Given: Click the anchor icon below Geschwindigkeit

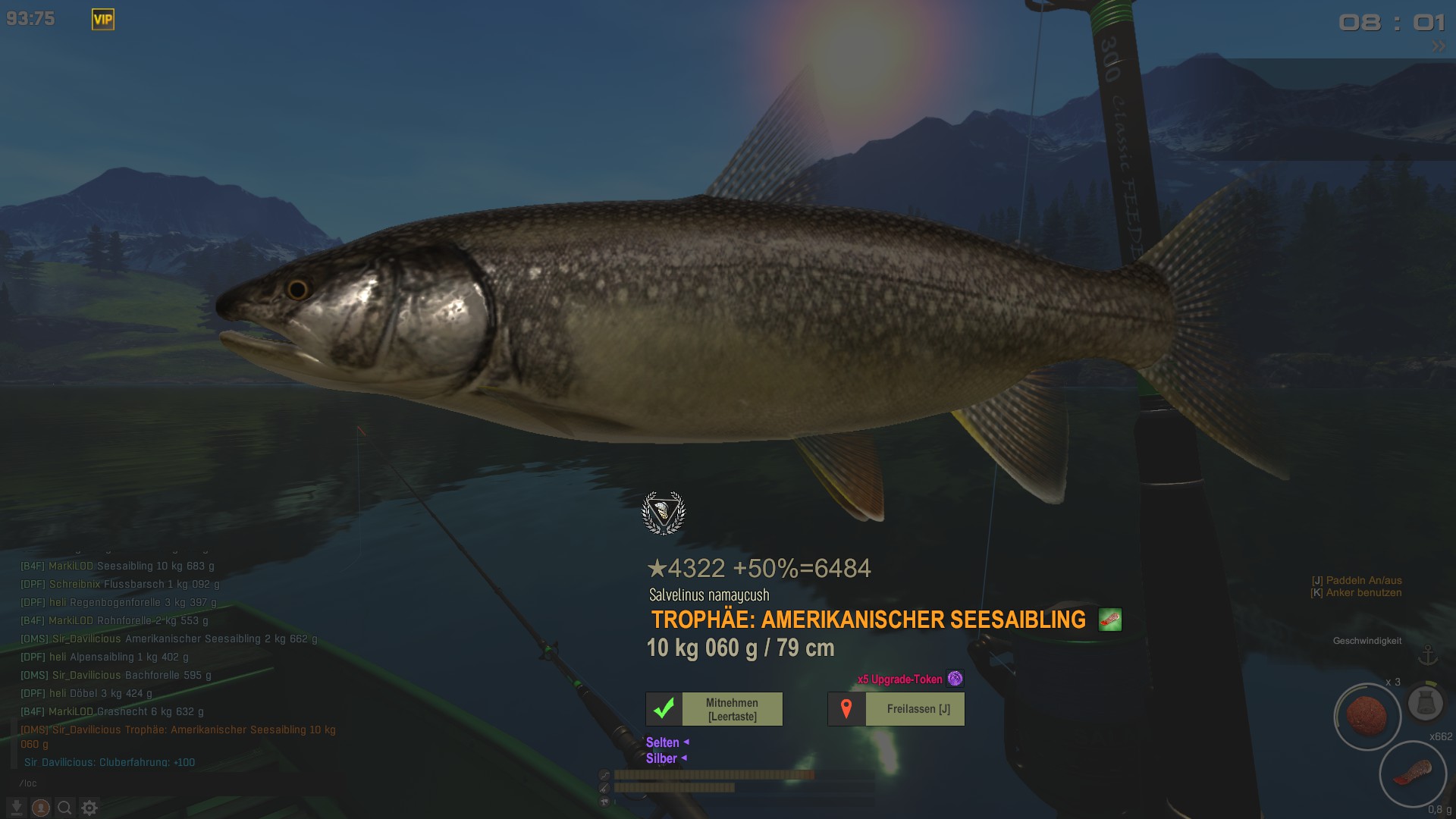Looking at the screenshot, I should coord(1428,655).
